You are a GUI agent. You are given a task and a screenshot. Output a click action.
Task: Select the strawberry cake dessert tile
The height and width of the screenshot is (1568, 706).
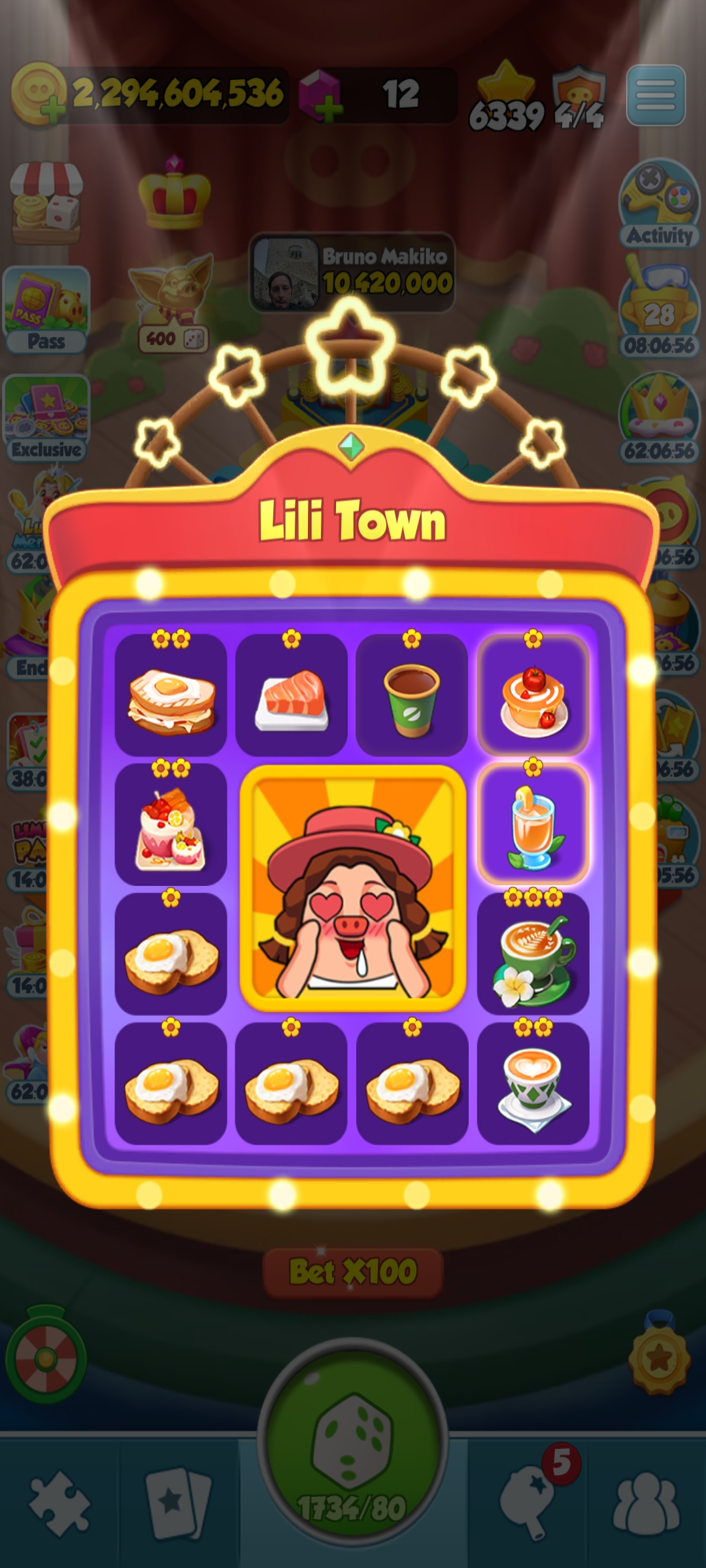coord(171,824)
